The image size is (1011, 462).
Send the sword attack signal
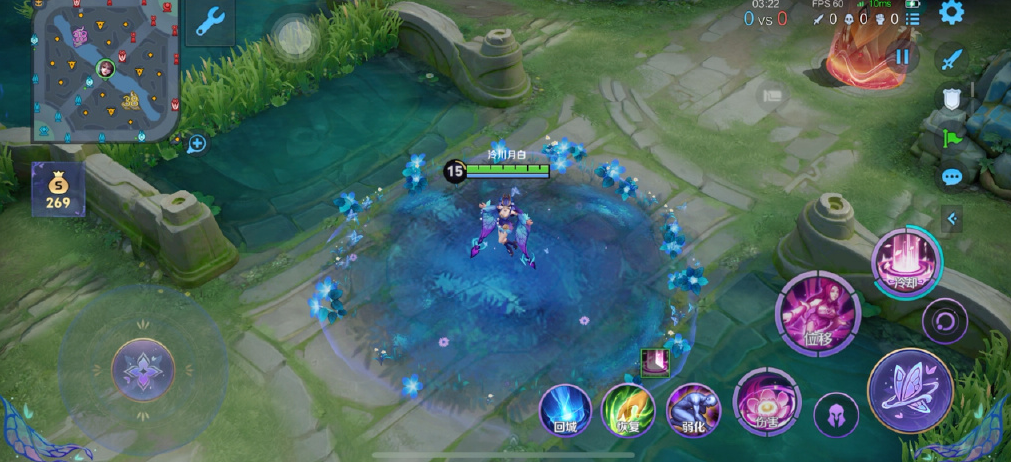click(951, 58)
